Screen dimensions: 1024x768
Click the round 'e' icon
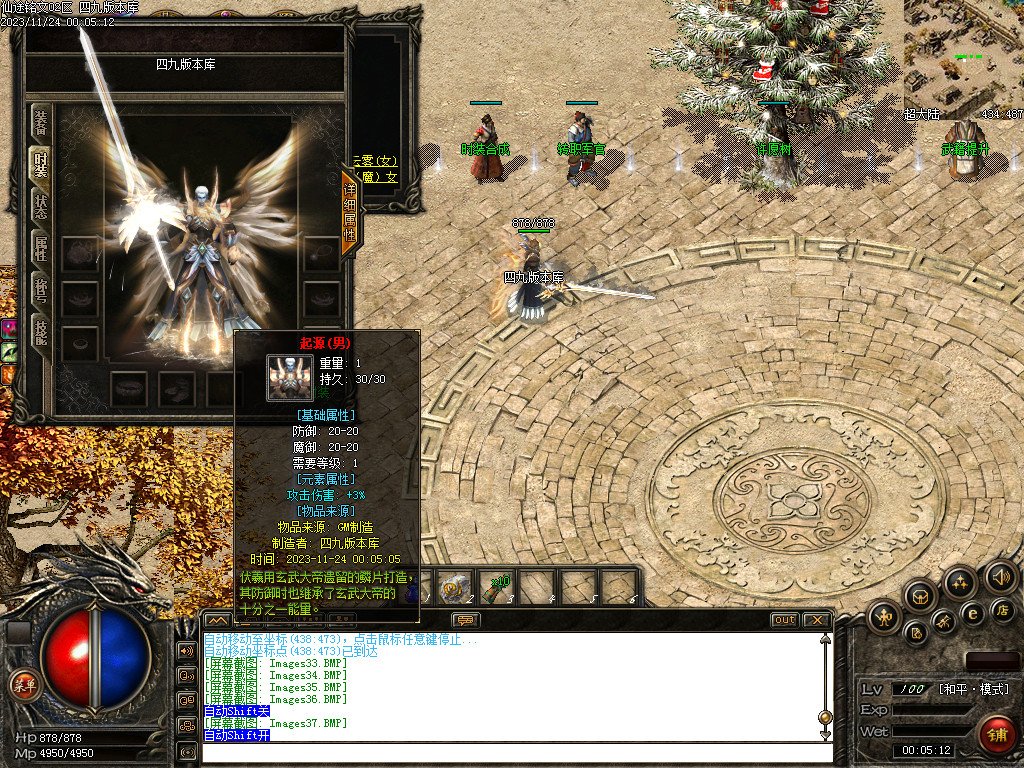[971, 613]
